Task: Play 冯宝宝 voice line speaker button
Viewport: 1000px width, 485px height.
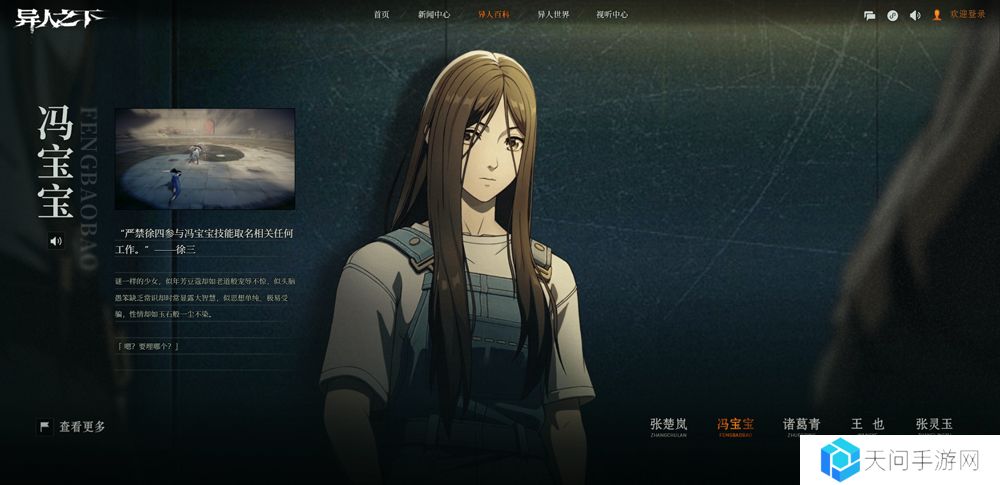Action: [56, 240]
